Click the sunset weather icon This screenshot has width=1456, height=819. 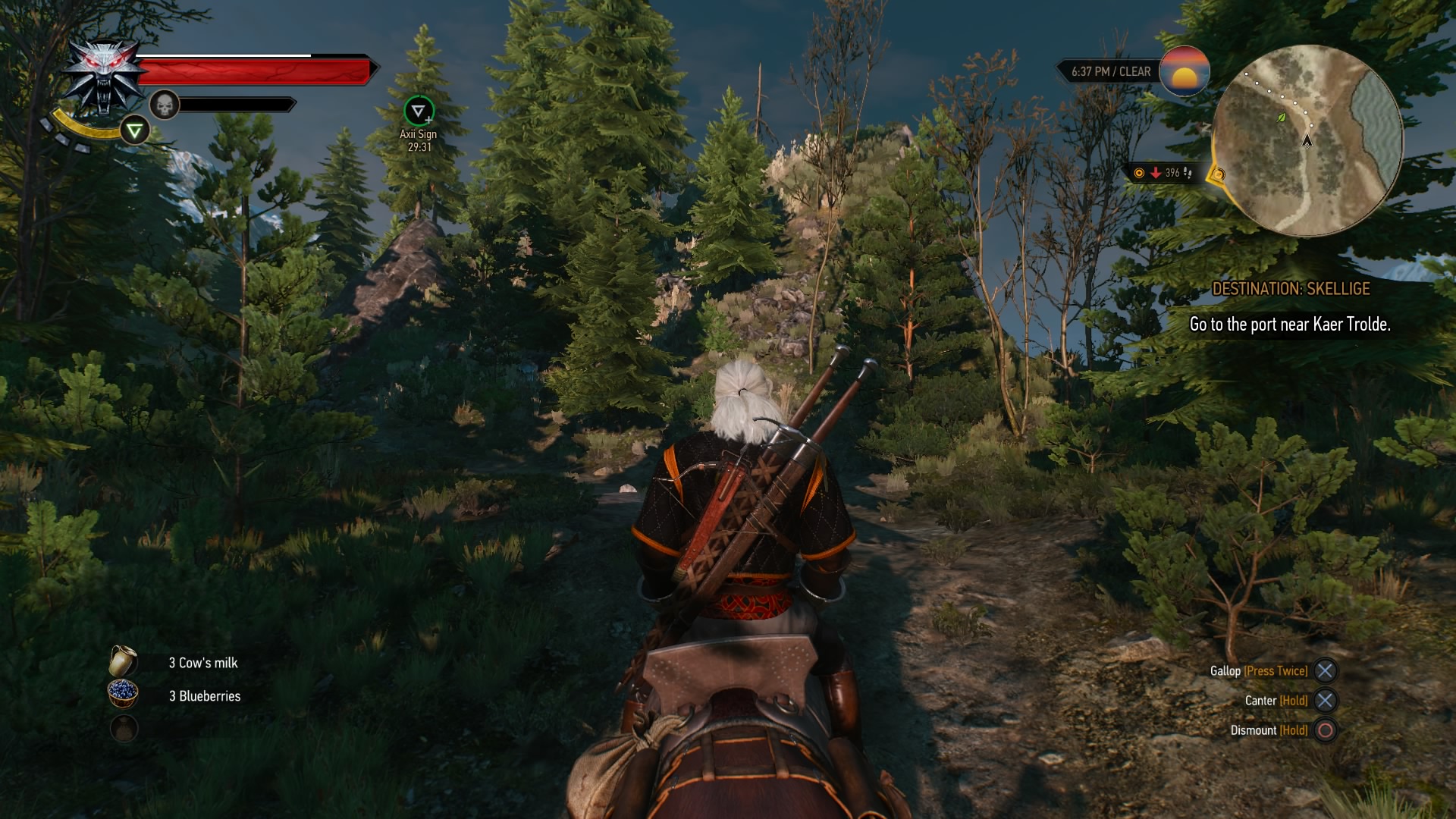click(1184, 71)
